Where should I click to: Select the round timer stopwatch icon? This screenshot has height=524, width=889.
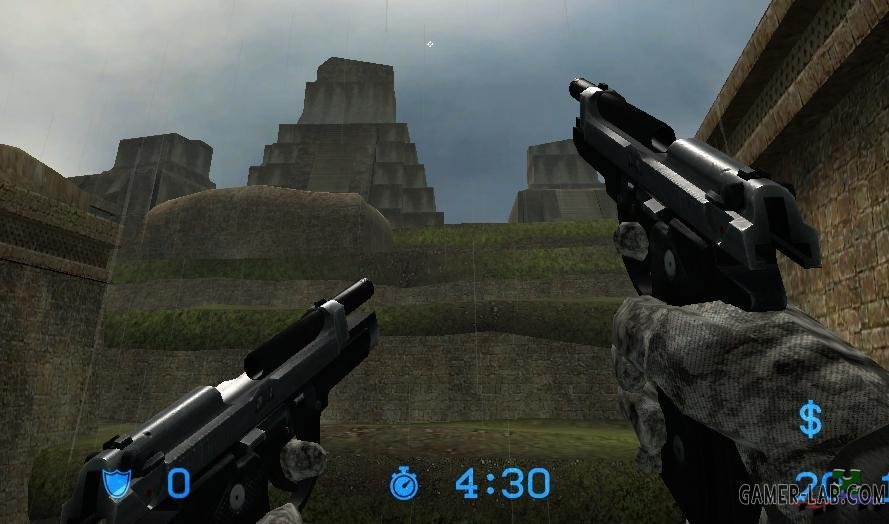click(405, 484)
